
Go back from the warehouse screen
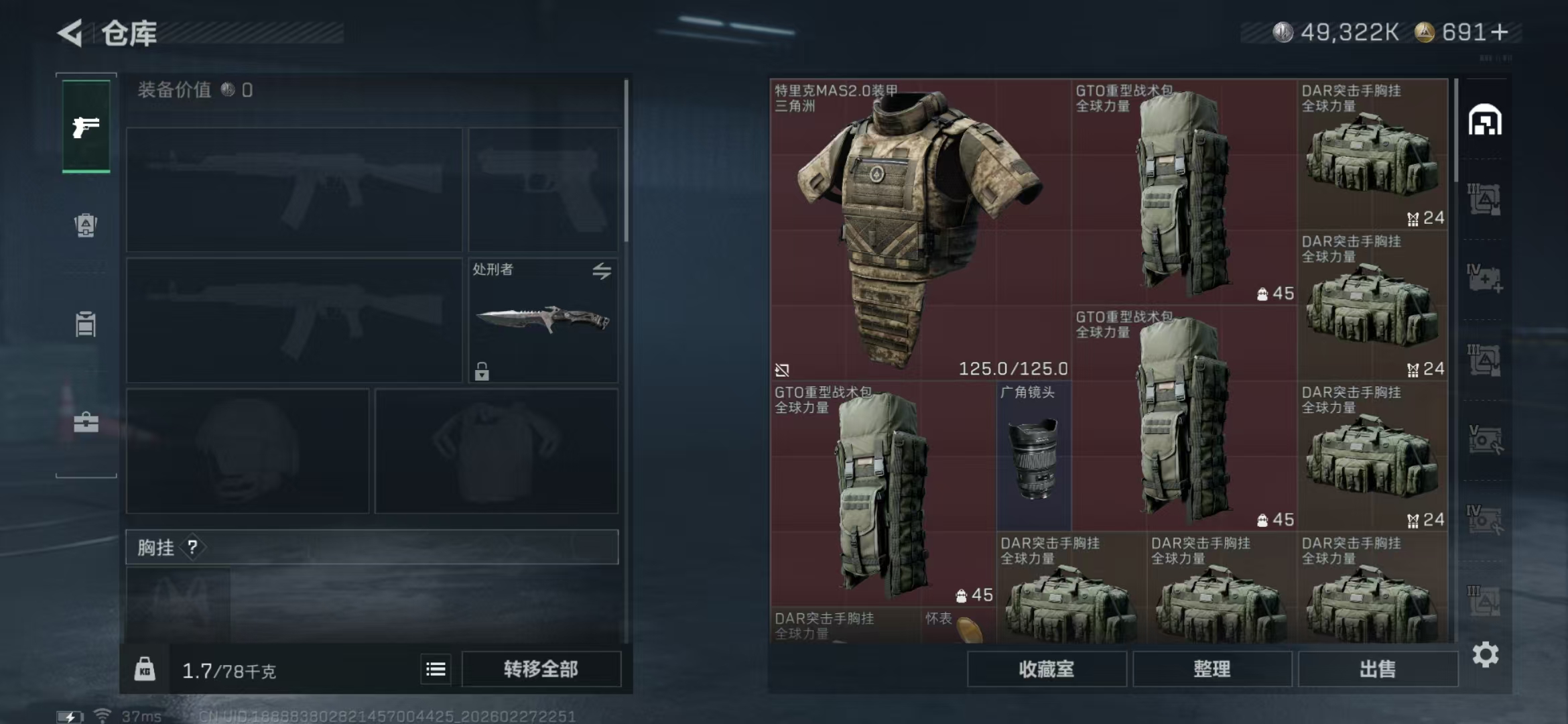pos(70,33)
